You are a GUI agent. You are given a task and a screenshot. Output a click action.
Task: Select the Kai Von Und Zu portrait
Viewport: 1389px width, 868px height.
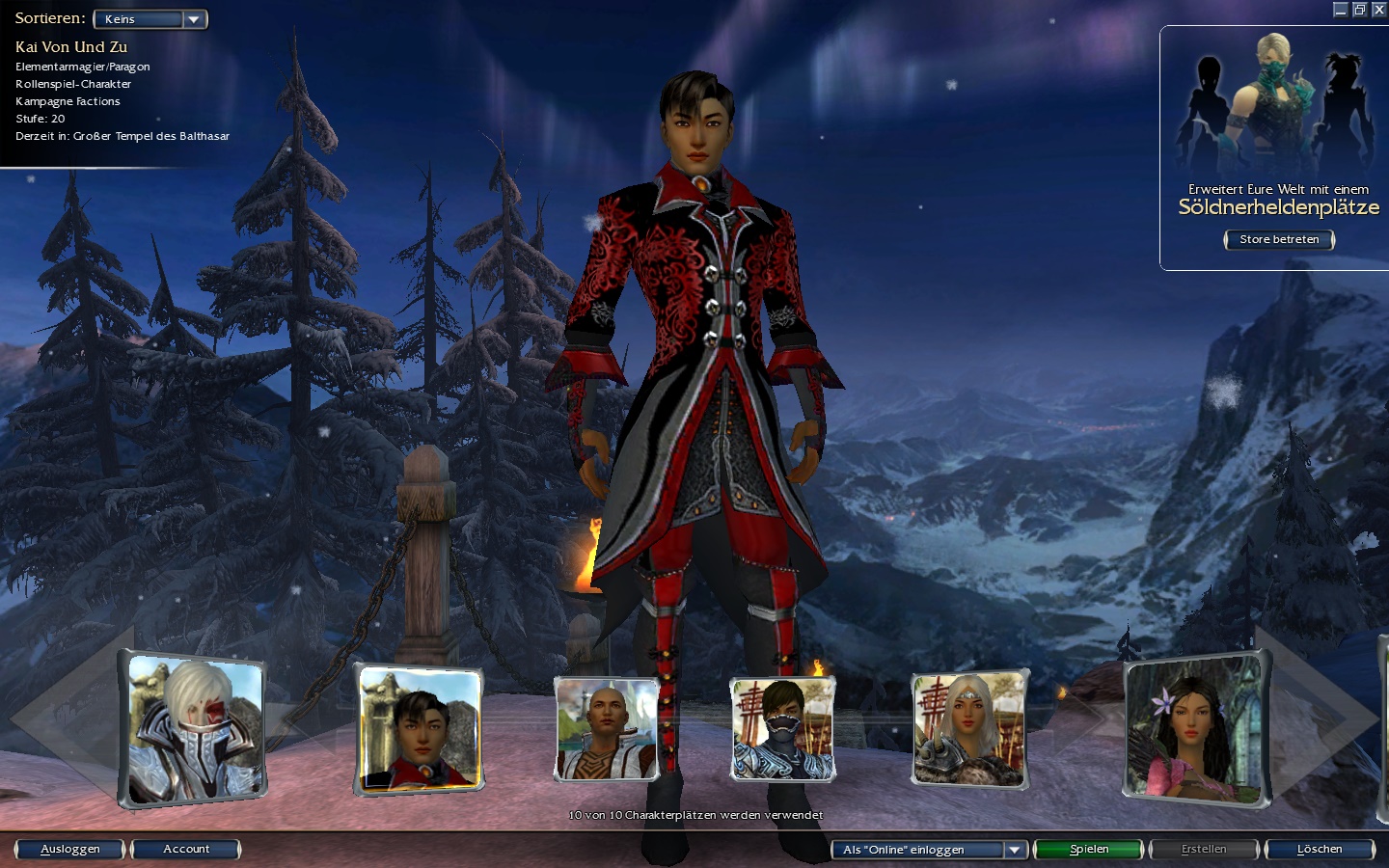(420, 730)
